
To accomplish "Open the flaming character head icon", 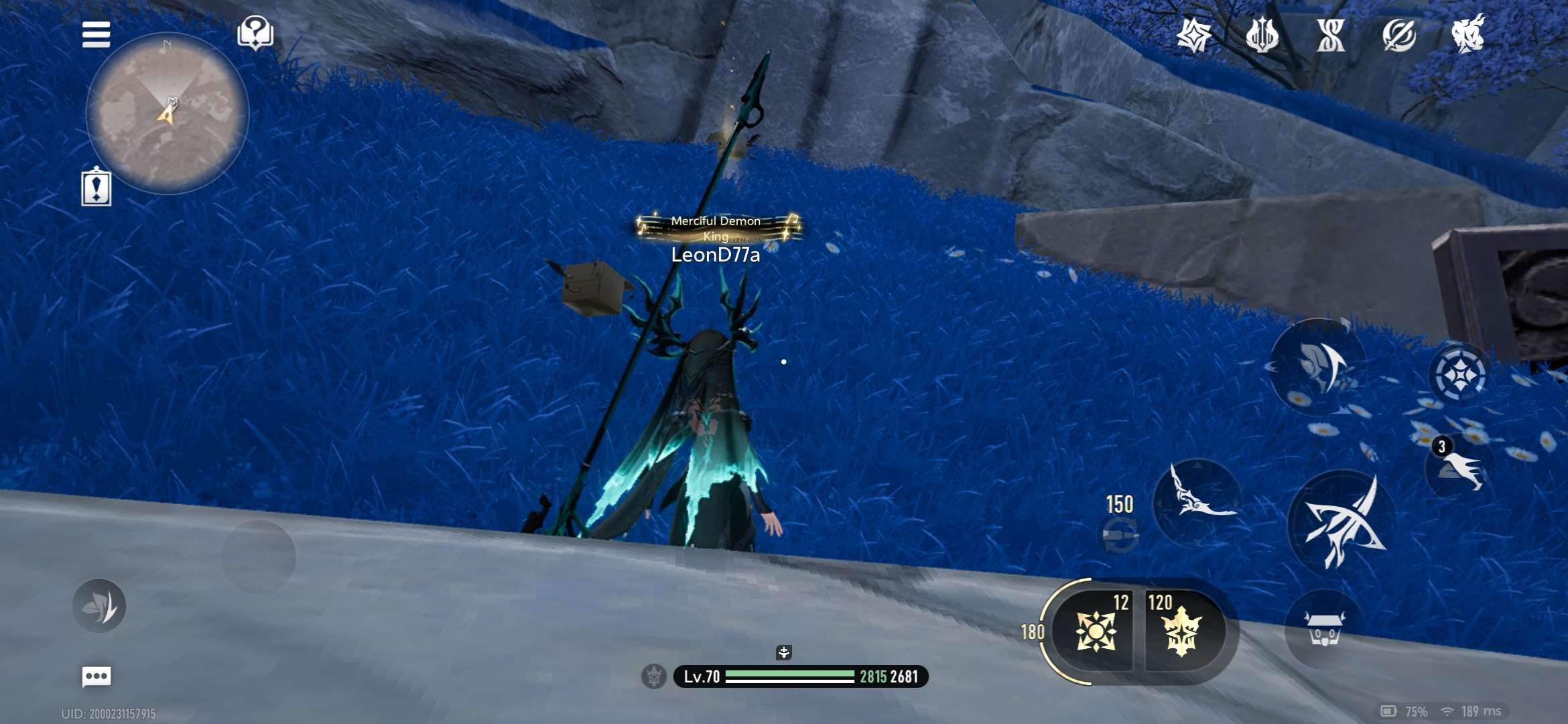I will (1468, 33).
